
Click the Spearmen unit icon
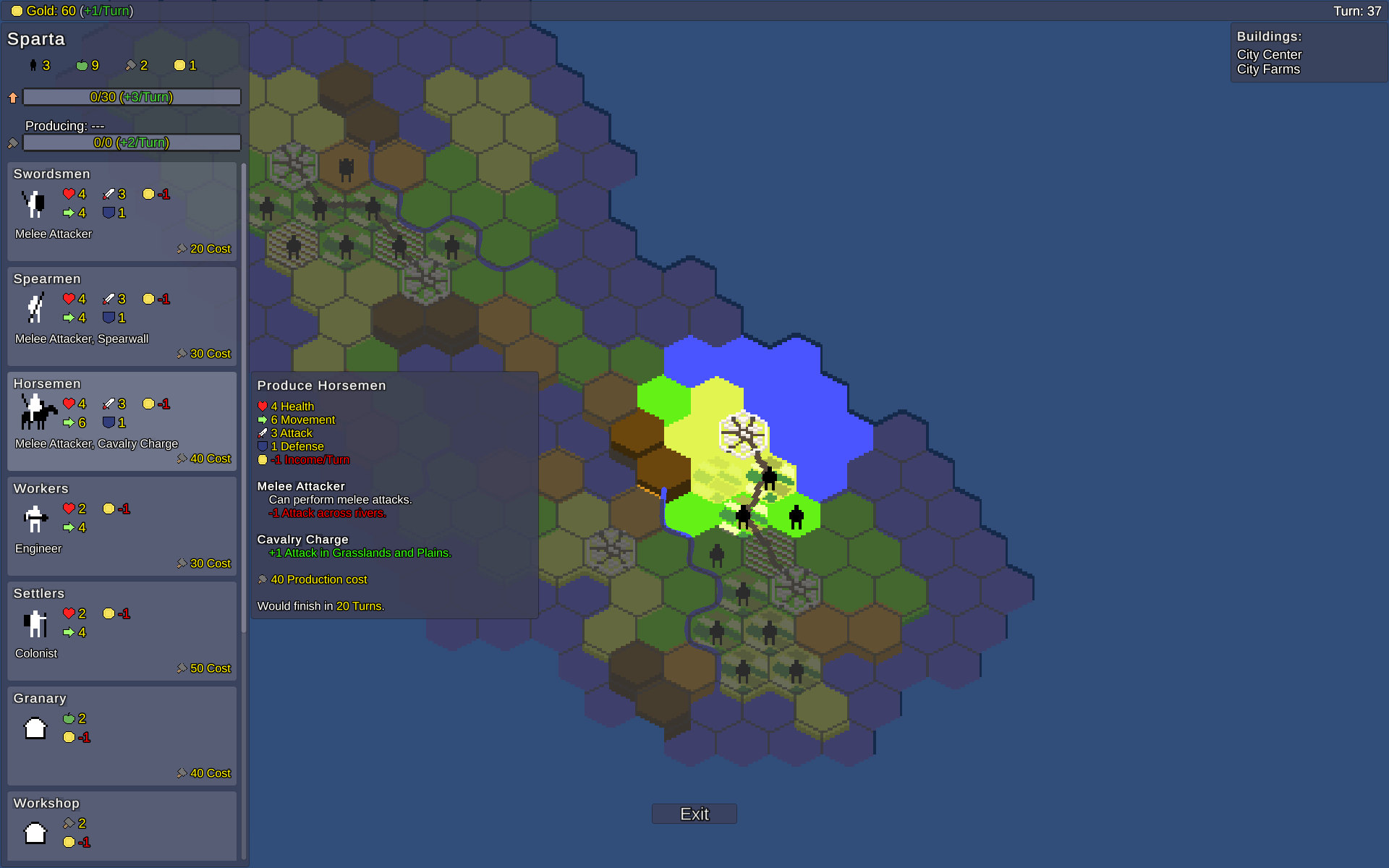35,308
